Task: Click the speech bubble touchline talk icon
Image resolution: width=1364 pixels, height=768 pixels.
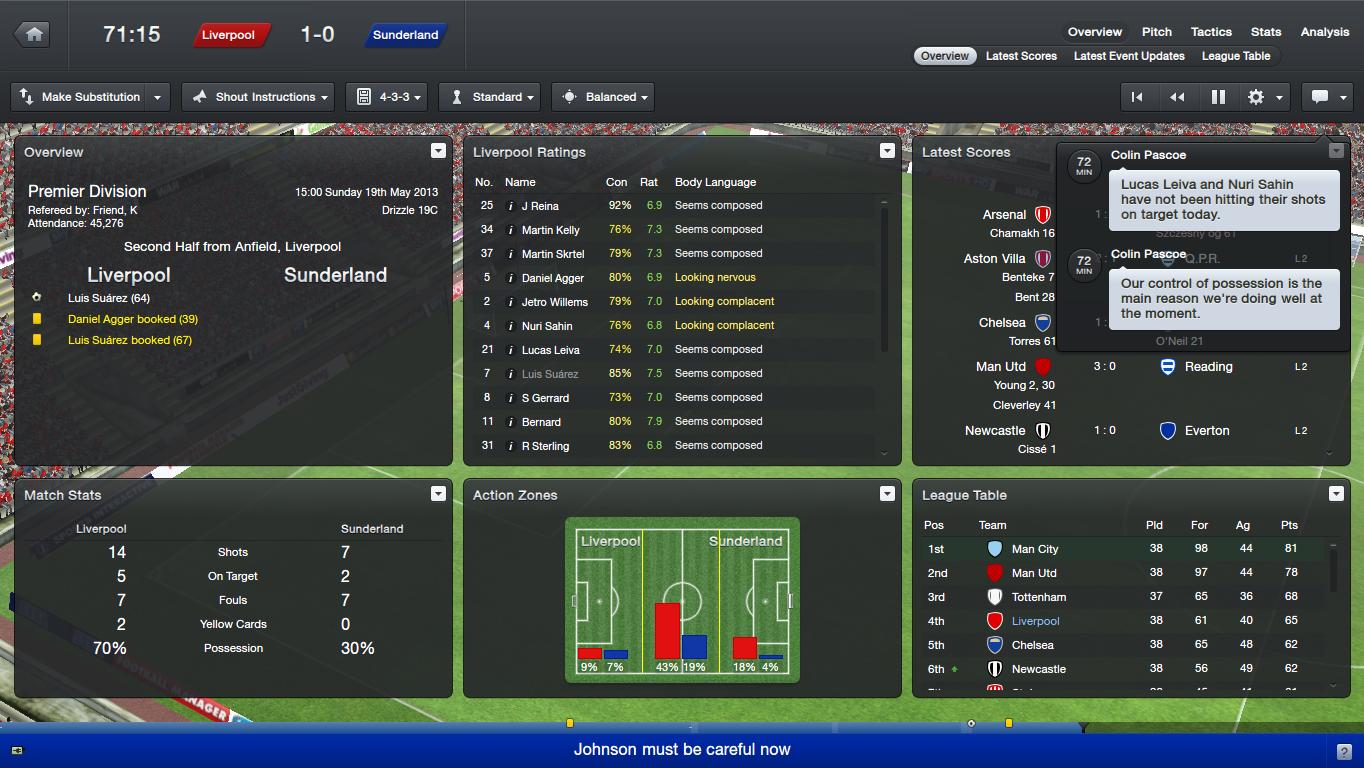Action: click(x=1322, y=96)
